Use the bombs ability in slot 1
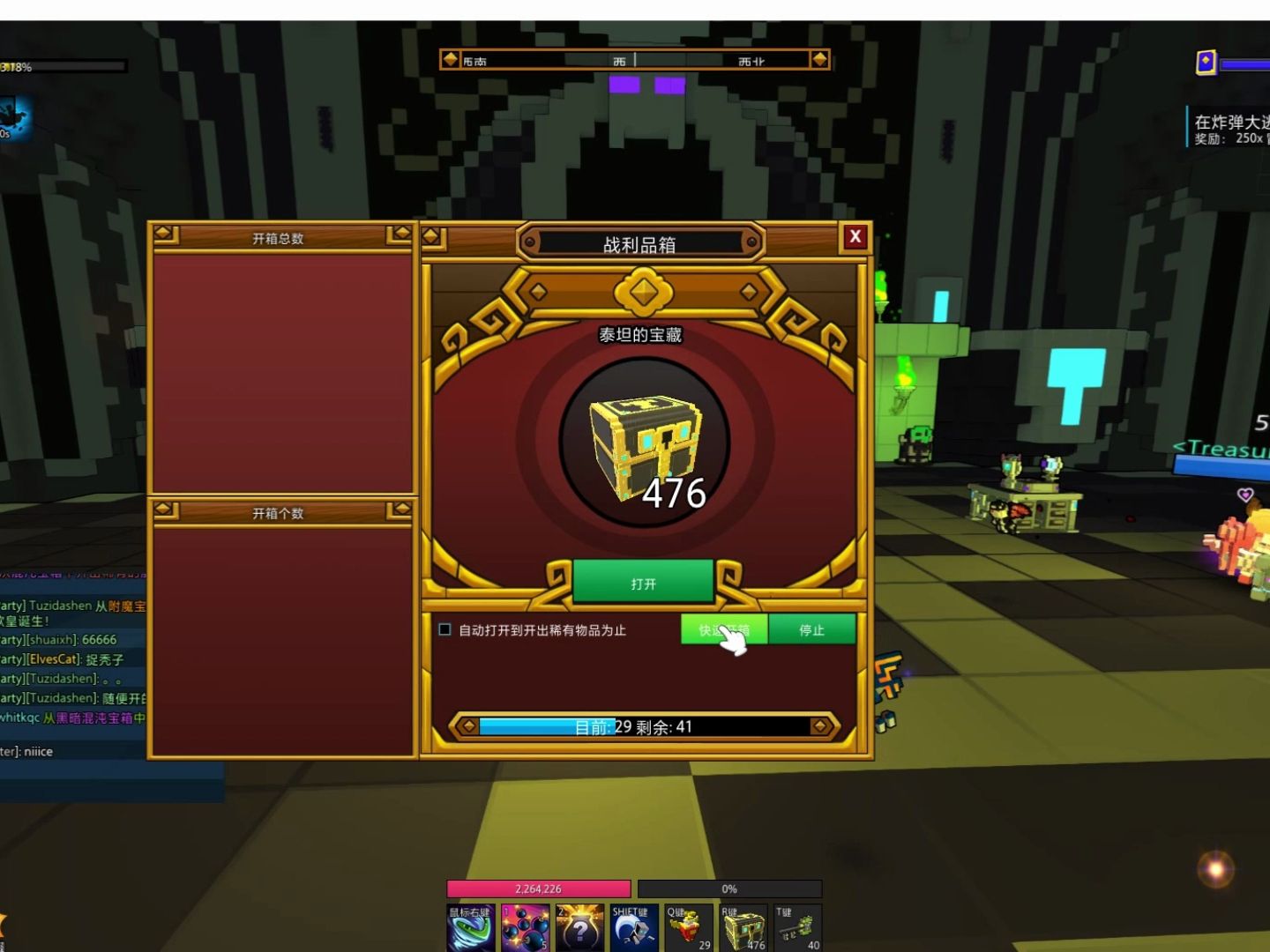The image size is (1270, 952). pos(526,928)
